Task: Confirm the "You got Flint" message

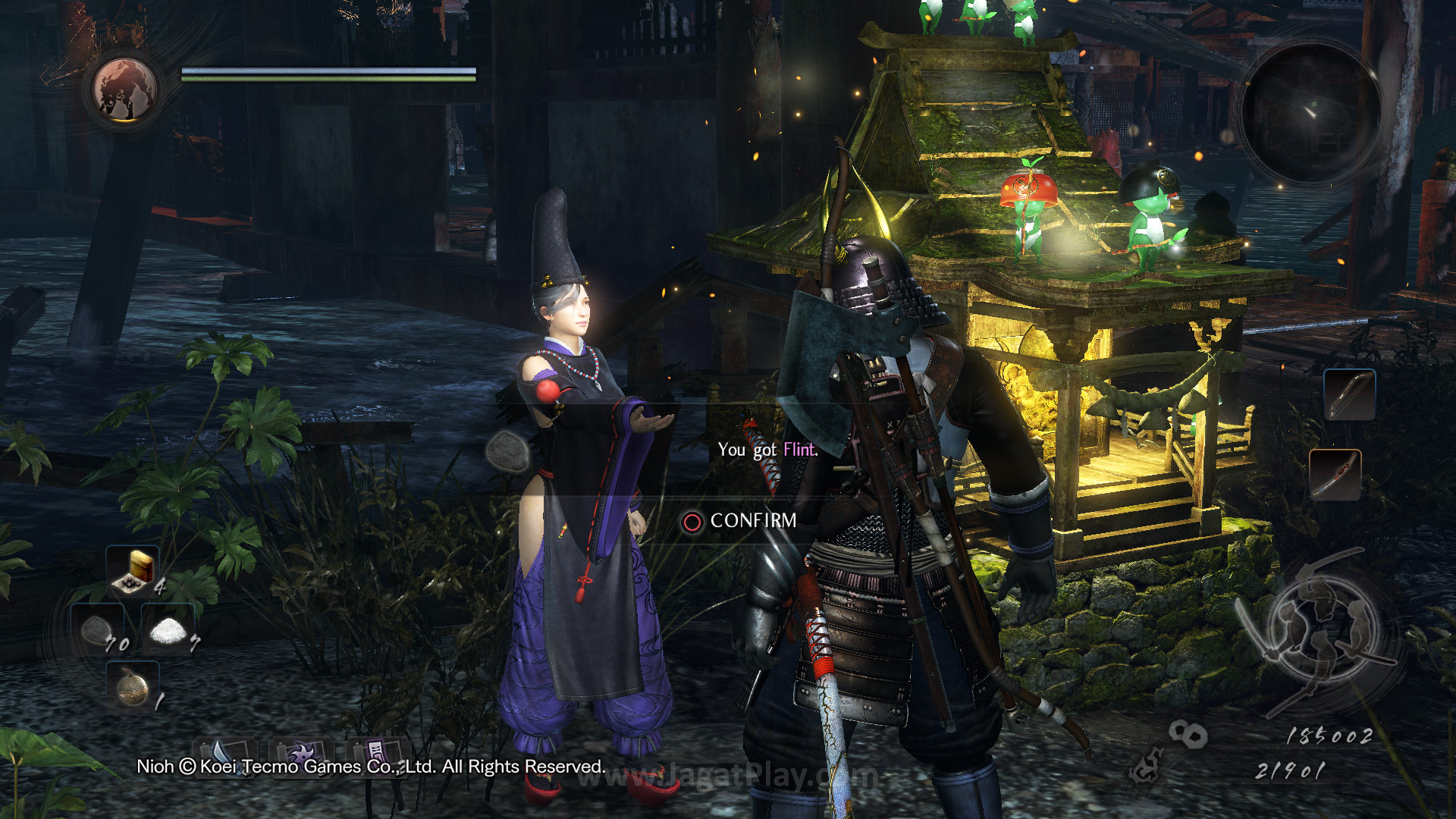Action: 740,521
